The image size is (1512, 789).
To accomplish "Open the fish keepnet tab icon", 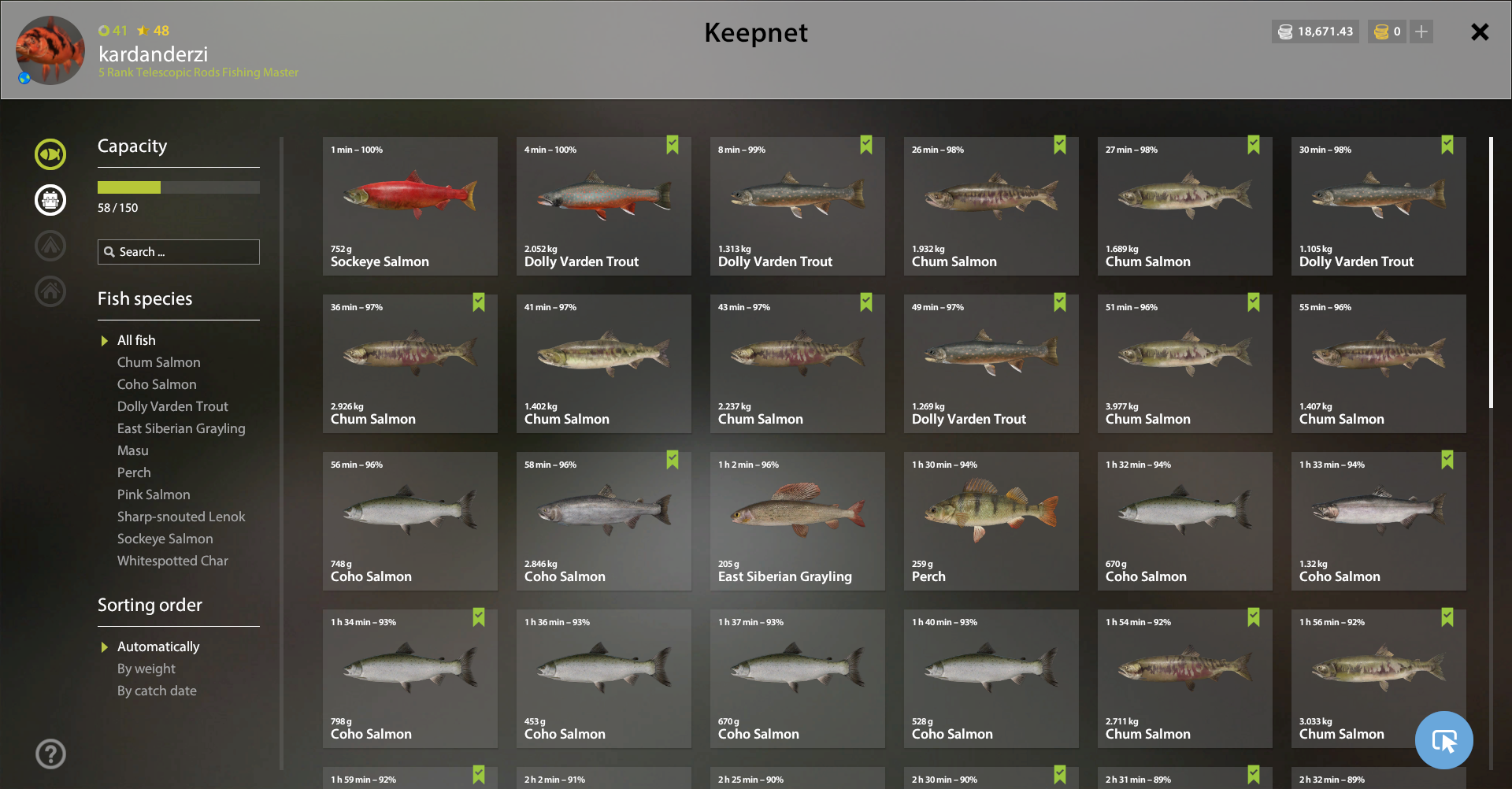I will 50,154.
